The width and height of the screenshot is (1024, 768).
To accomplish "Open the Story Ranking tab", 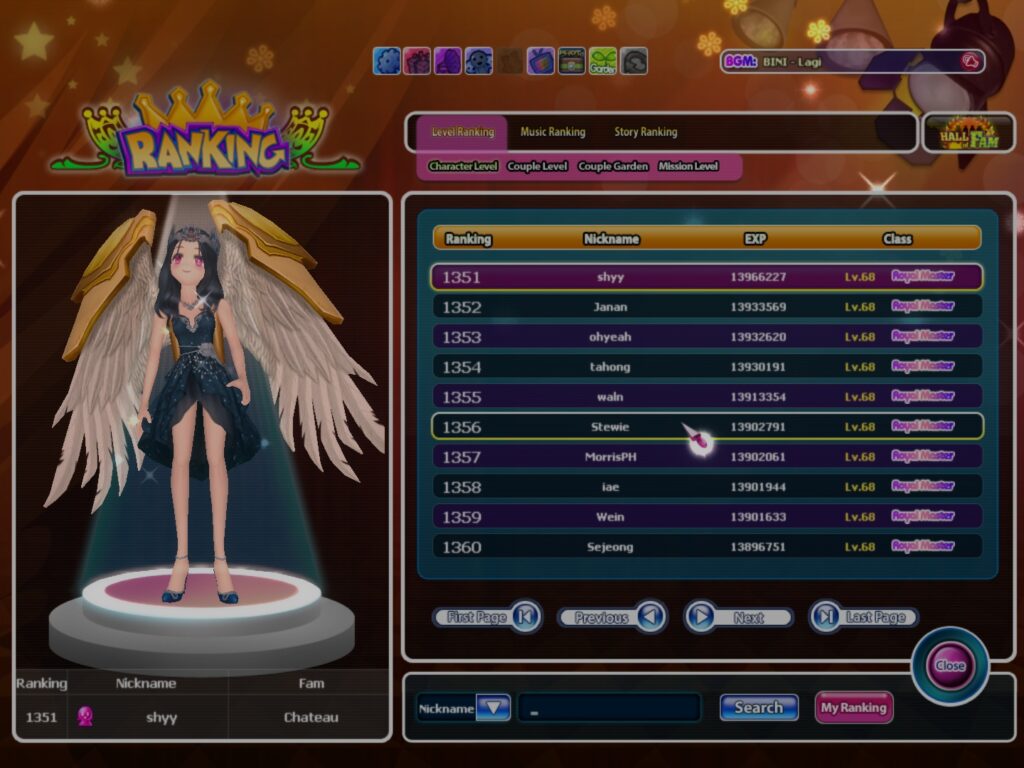I will [x=645, y=132].
